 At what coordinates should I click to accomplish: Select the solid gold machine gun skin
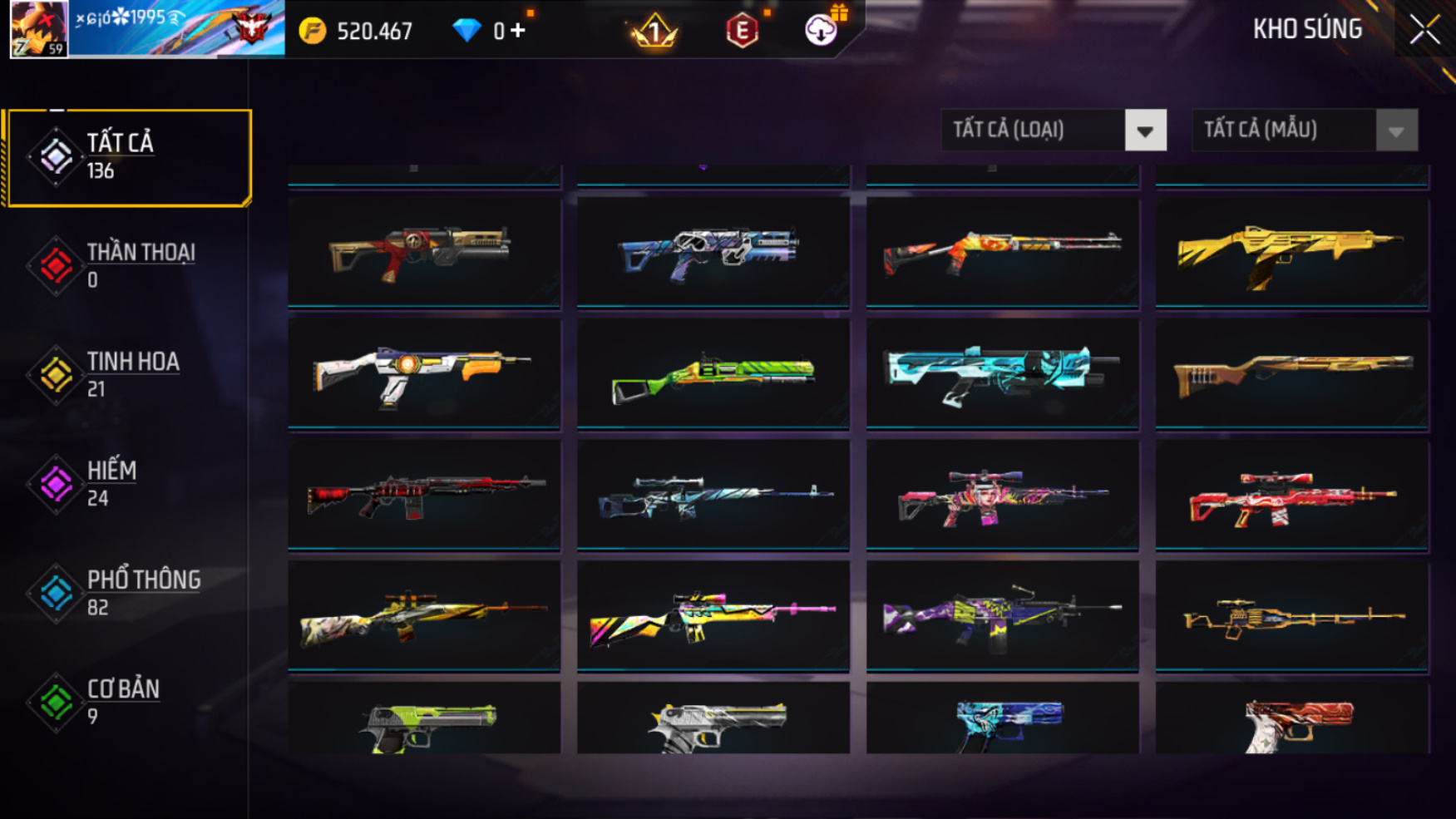1291,251
